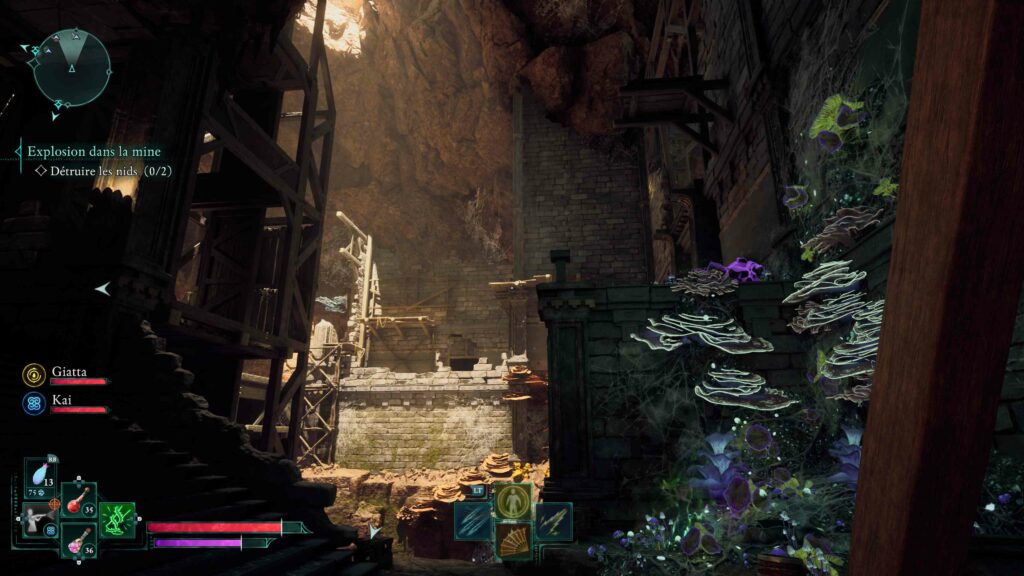Click Kai's blue portrait icon
This screenshot has width=1024, height=576.
click(33, 402)
